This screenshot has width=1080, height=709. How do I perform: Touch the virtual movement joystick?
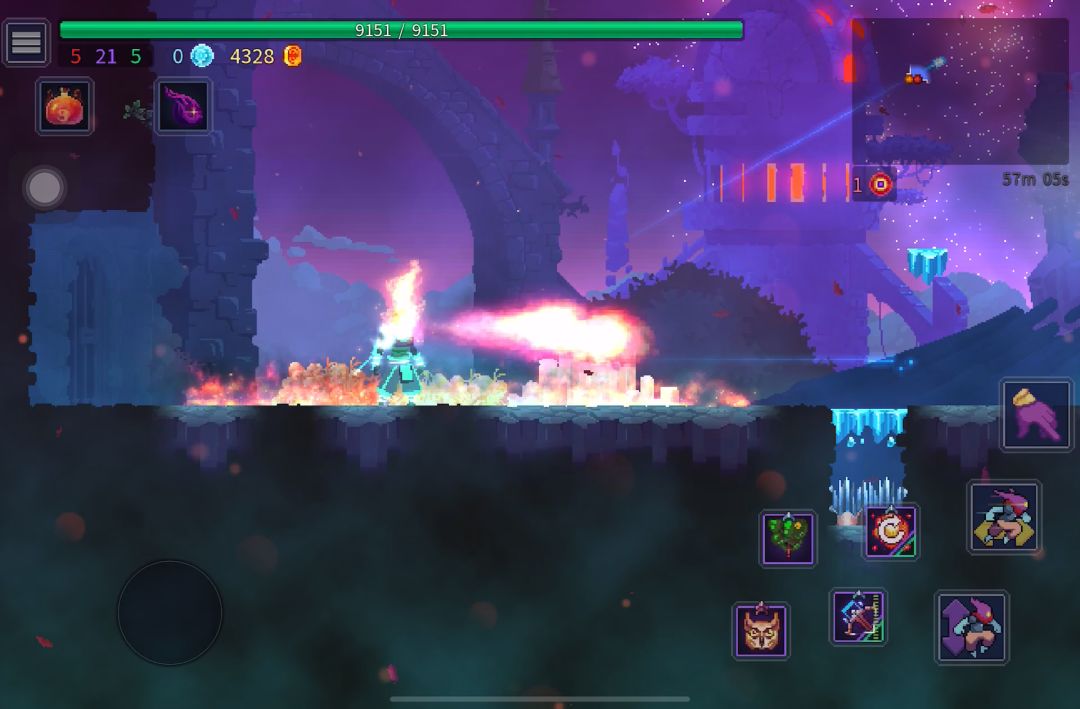tap(170, 612)
